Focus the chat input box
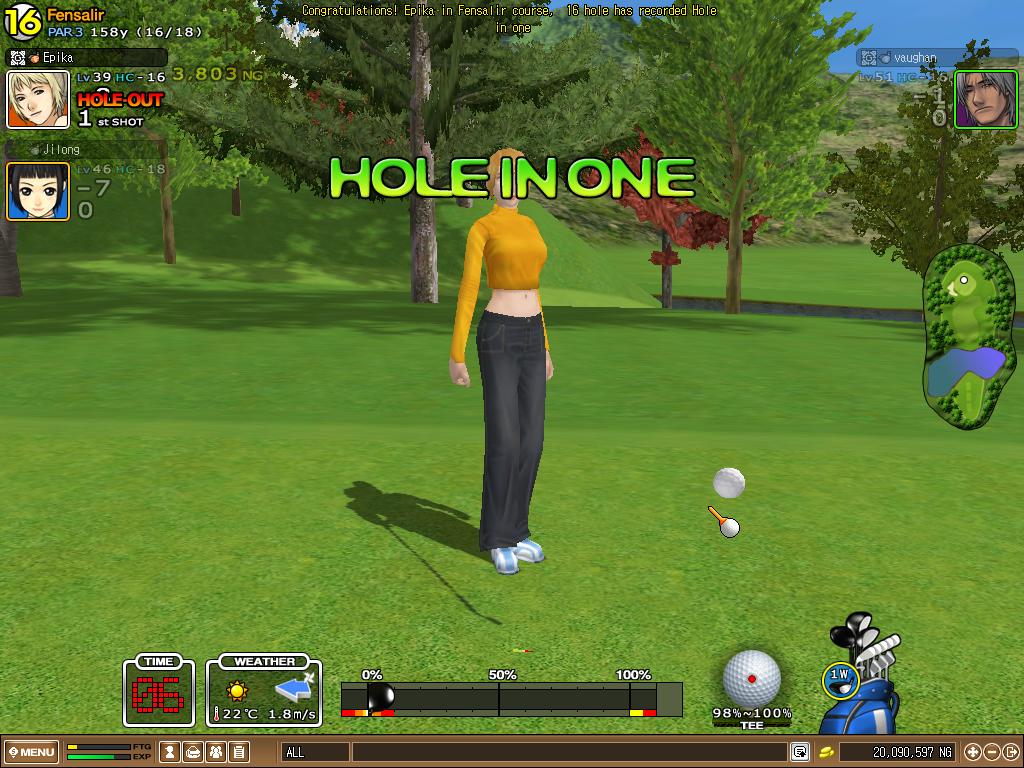 [570, 752]
